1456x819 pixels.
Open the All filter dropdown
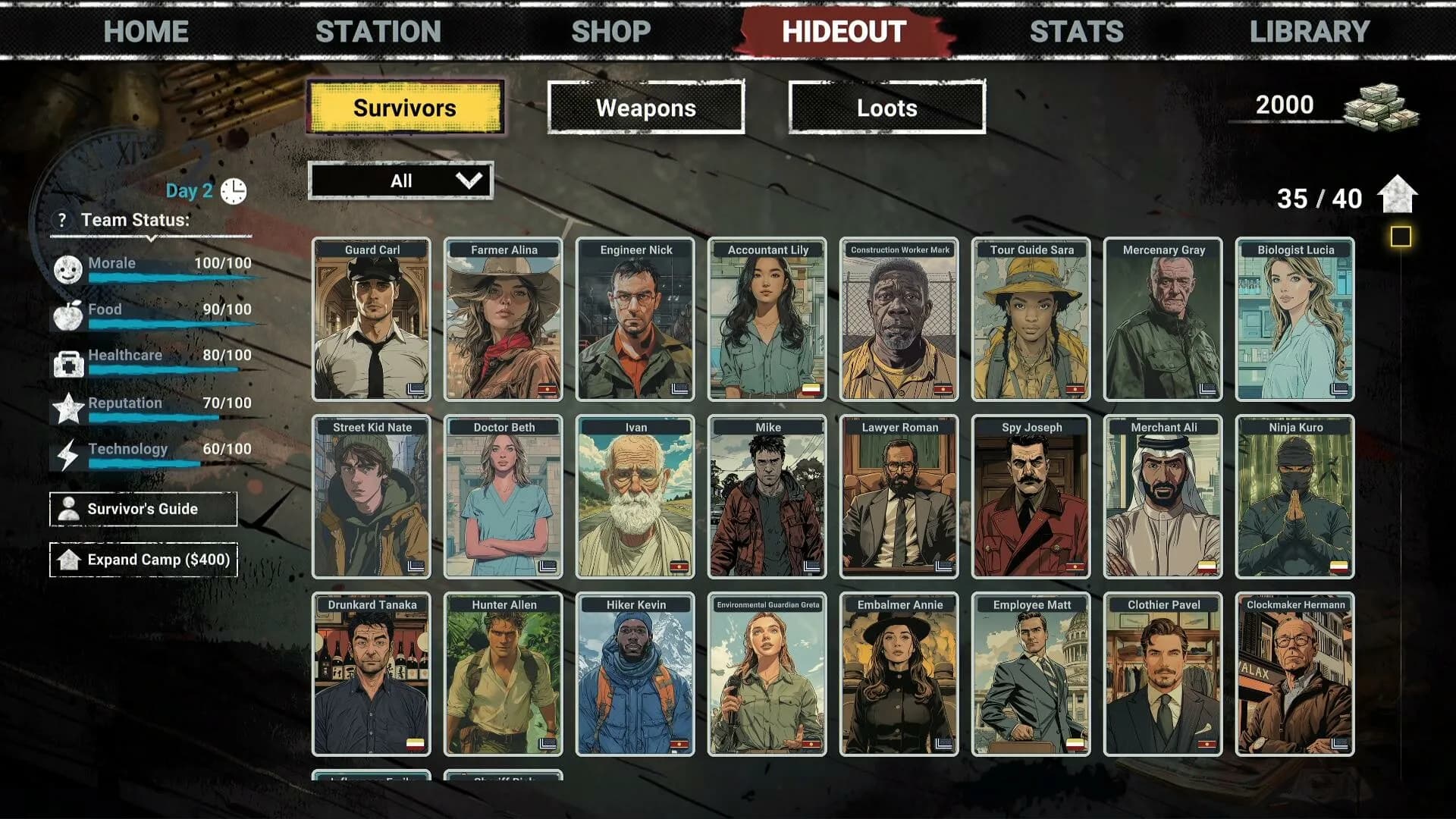402,180
